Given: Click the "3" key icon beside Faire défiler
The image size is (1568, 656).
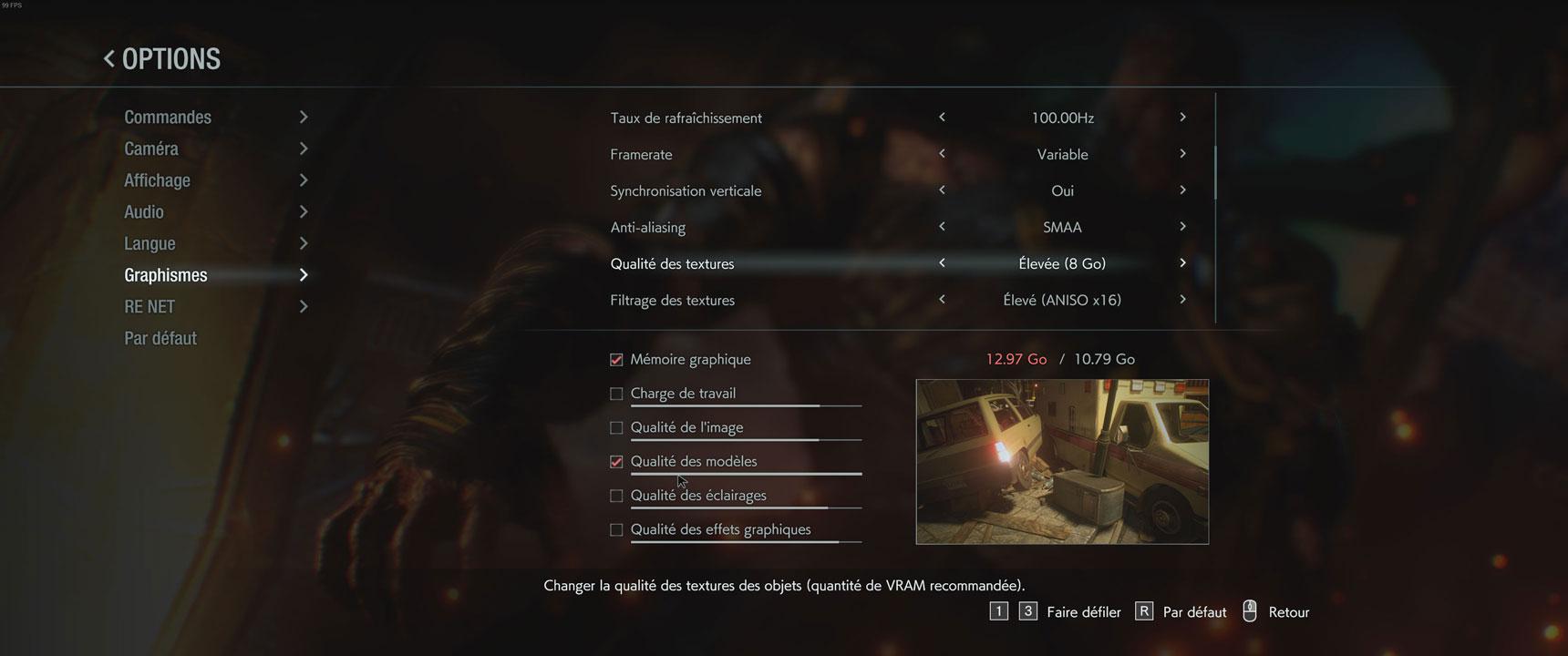Looking at the screenshot, I should (1029, 610).
